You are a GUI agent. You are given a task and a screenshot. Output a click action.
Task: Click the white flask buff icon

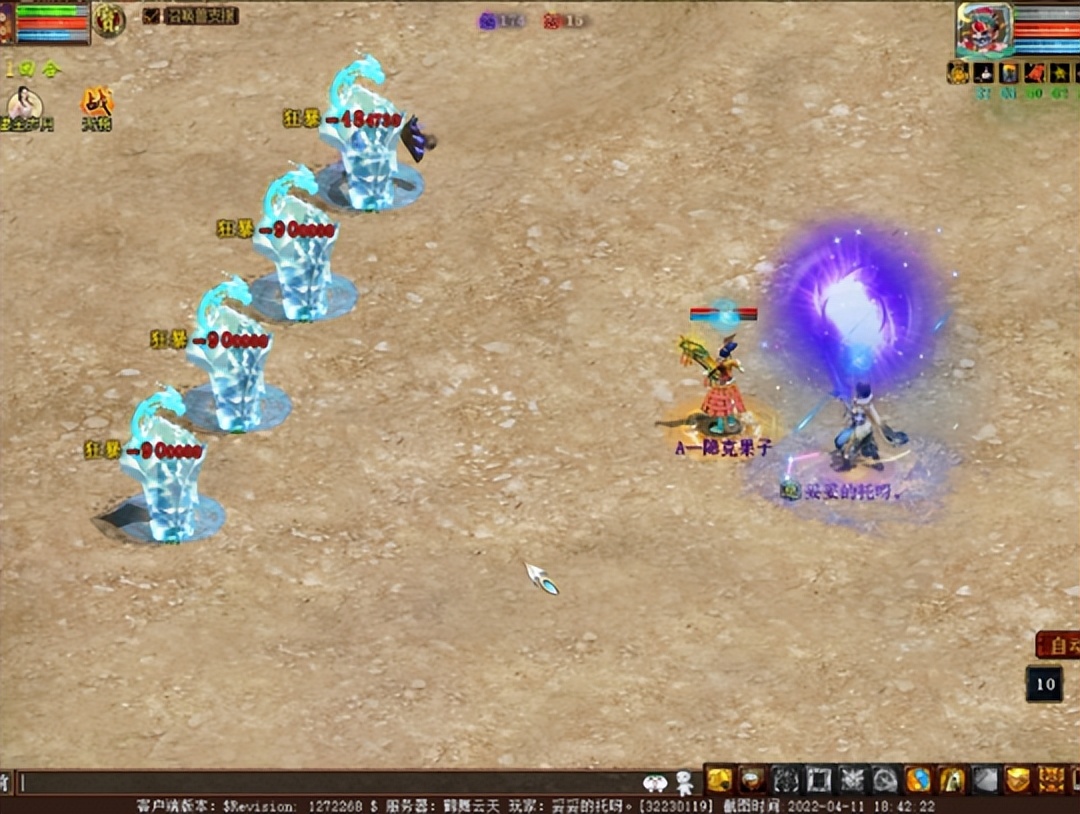[x=982, y=72]
